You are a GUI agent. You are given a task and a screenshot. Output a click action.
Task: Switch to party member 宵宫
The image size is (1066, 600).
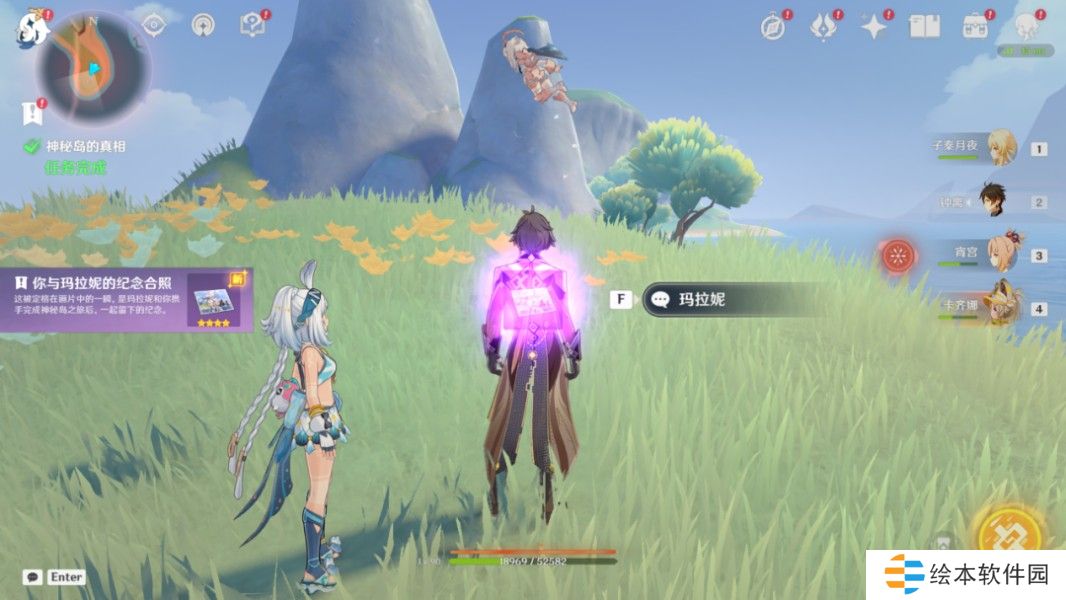pyautogui.click(x=1001, y=254)
